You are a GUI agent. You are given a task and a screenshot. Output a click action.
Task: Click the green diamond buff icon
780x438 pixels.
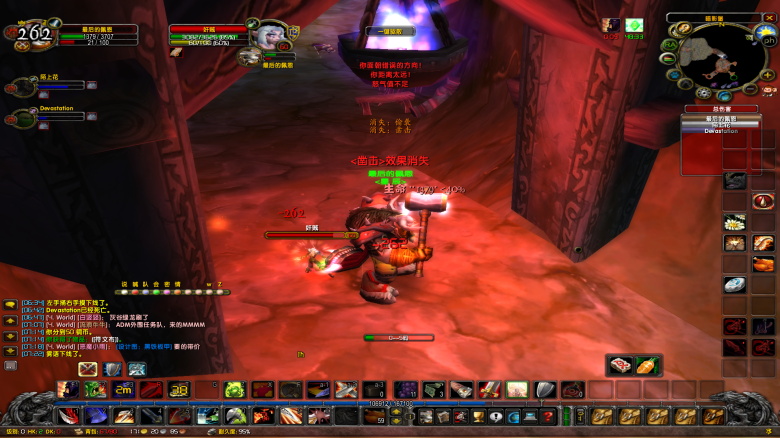click(x=634, y=25)
